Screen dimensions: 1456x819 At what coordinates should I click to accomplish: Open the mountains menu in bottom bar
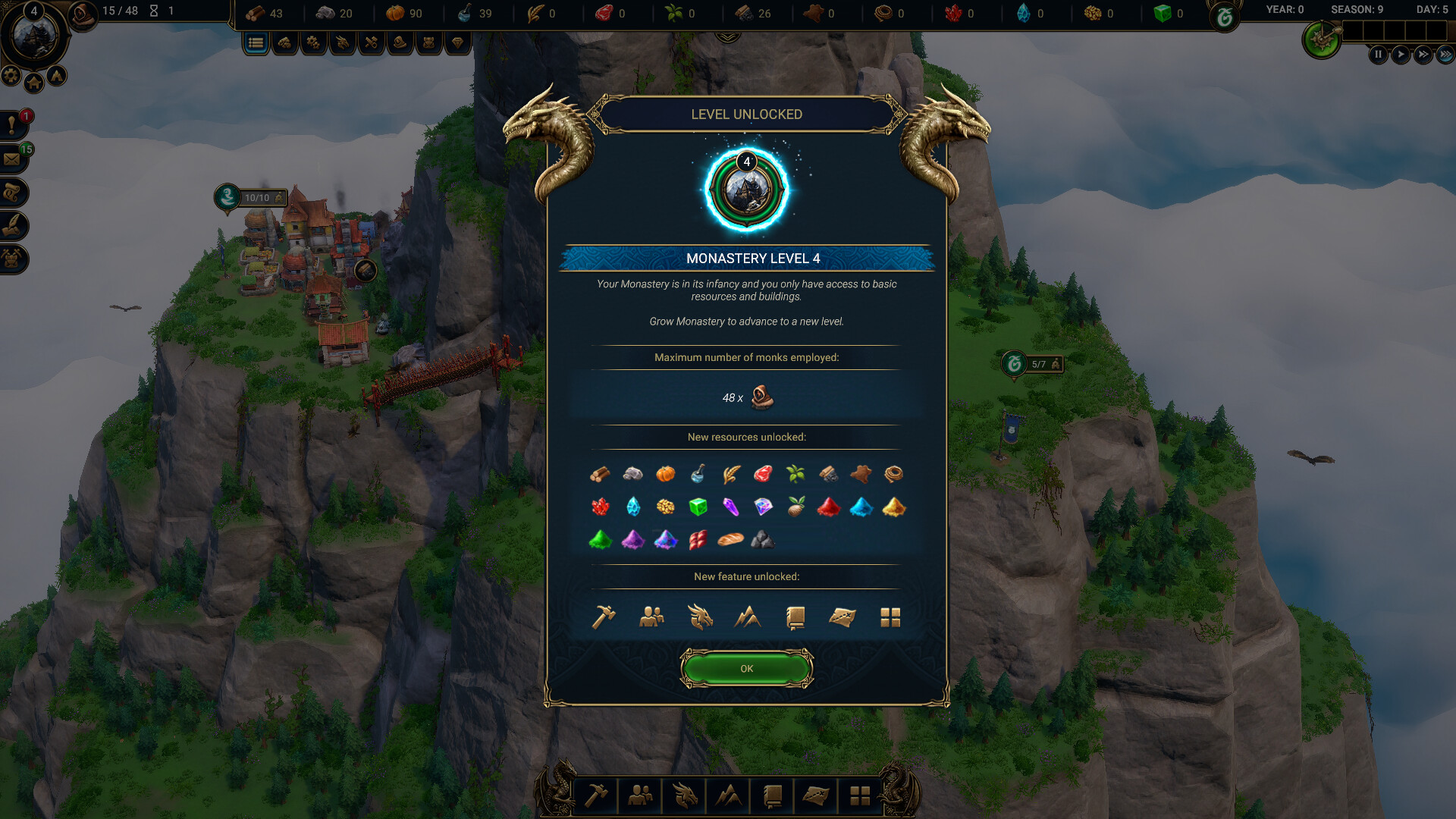pyautogui.click(x=728, y=795)
